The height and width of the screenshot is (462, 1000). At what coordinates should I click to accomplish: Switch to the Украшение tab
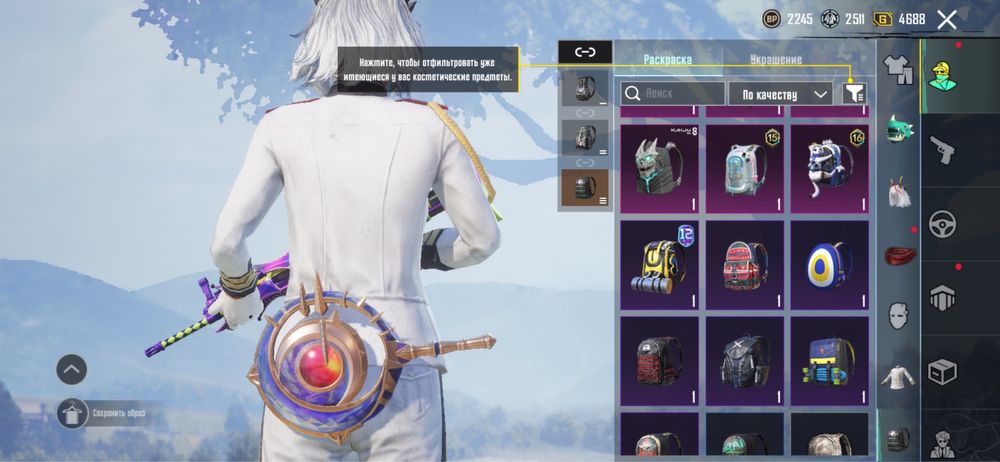(x=777, y=60)
